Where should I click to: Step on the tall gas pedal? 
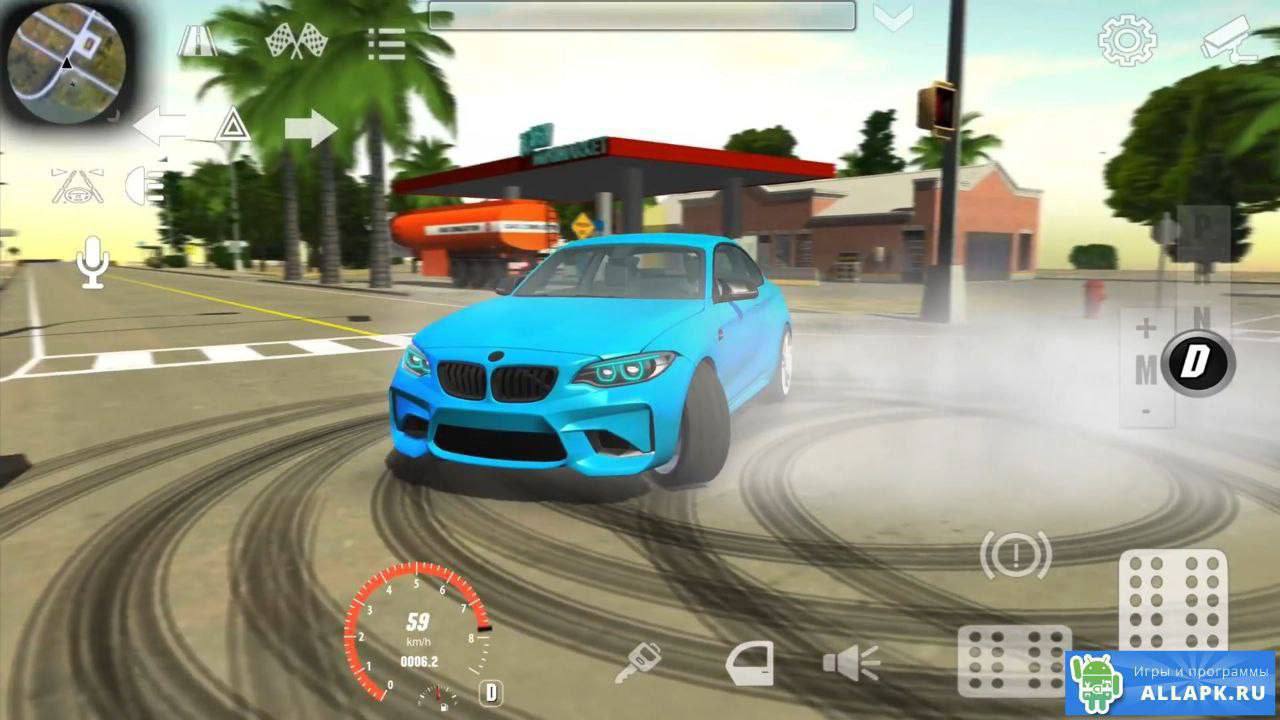point(1173,600)
